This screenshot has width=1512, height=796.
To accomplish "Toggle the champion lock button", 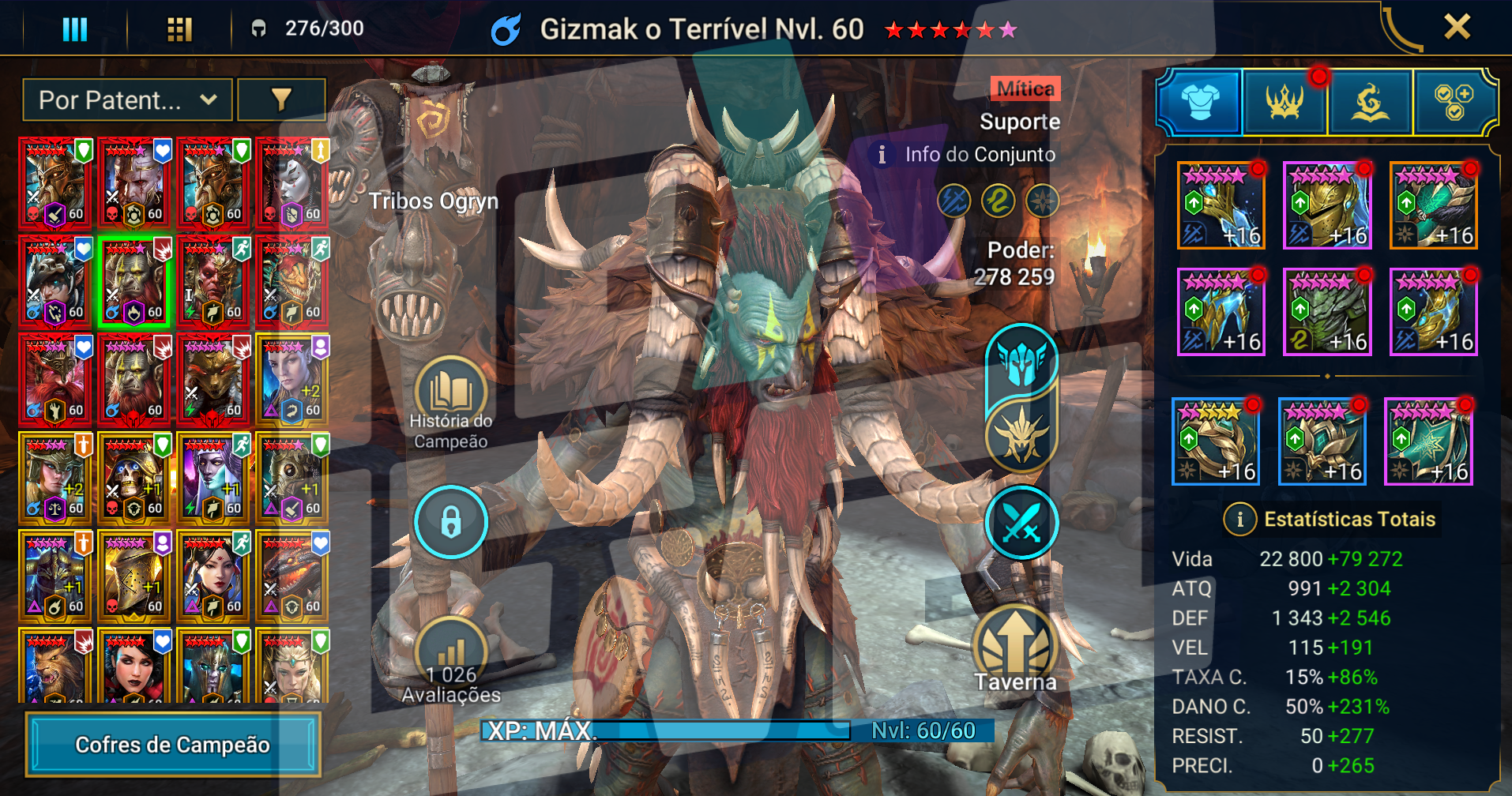I will coord(451,522).
